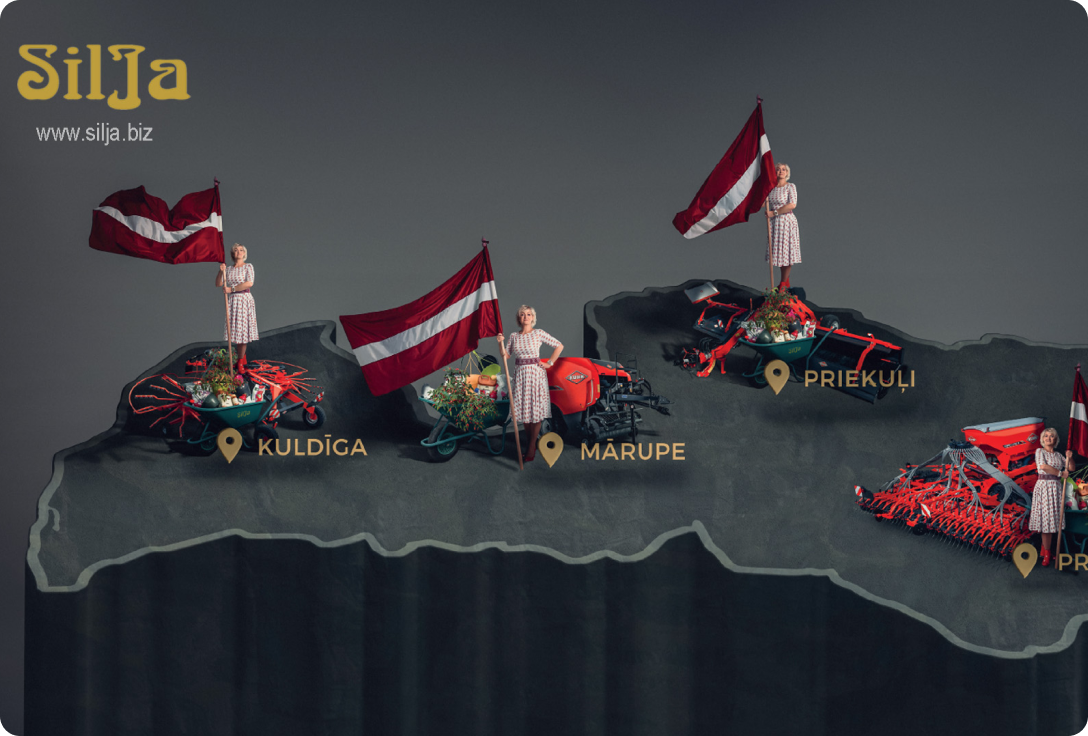Choose the Mārupe map pin
Viewport: 1088px width, 736px height.
pyautogui.click(x=551, y=448)
